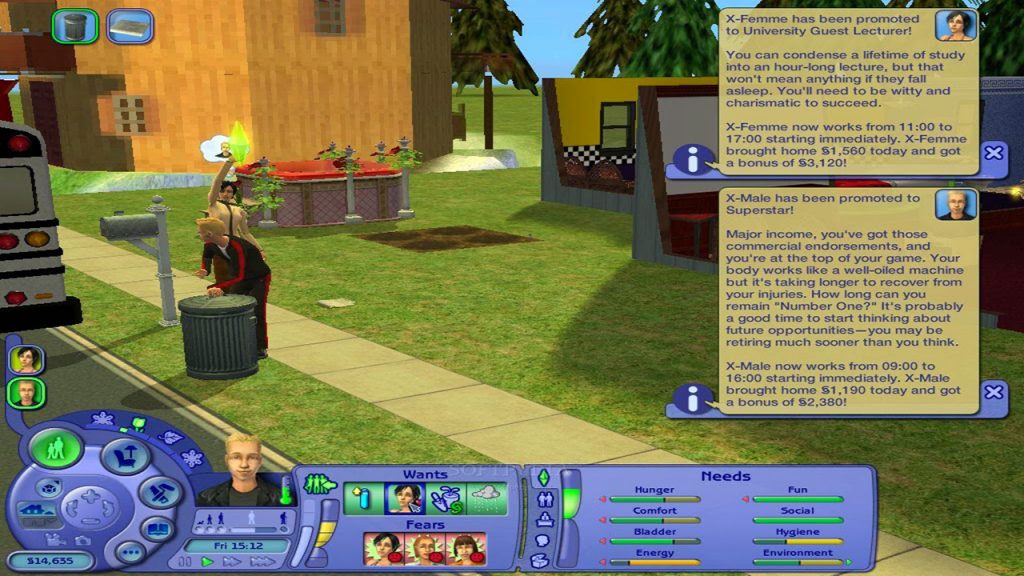Switch to the dark-haired female Sim portrait
Image resolution: width=1024 pixels, height=576 pixels.
point(26,359)
